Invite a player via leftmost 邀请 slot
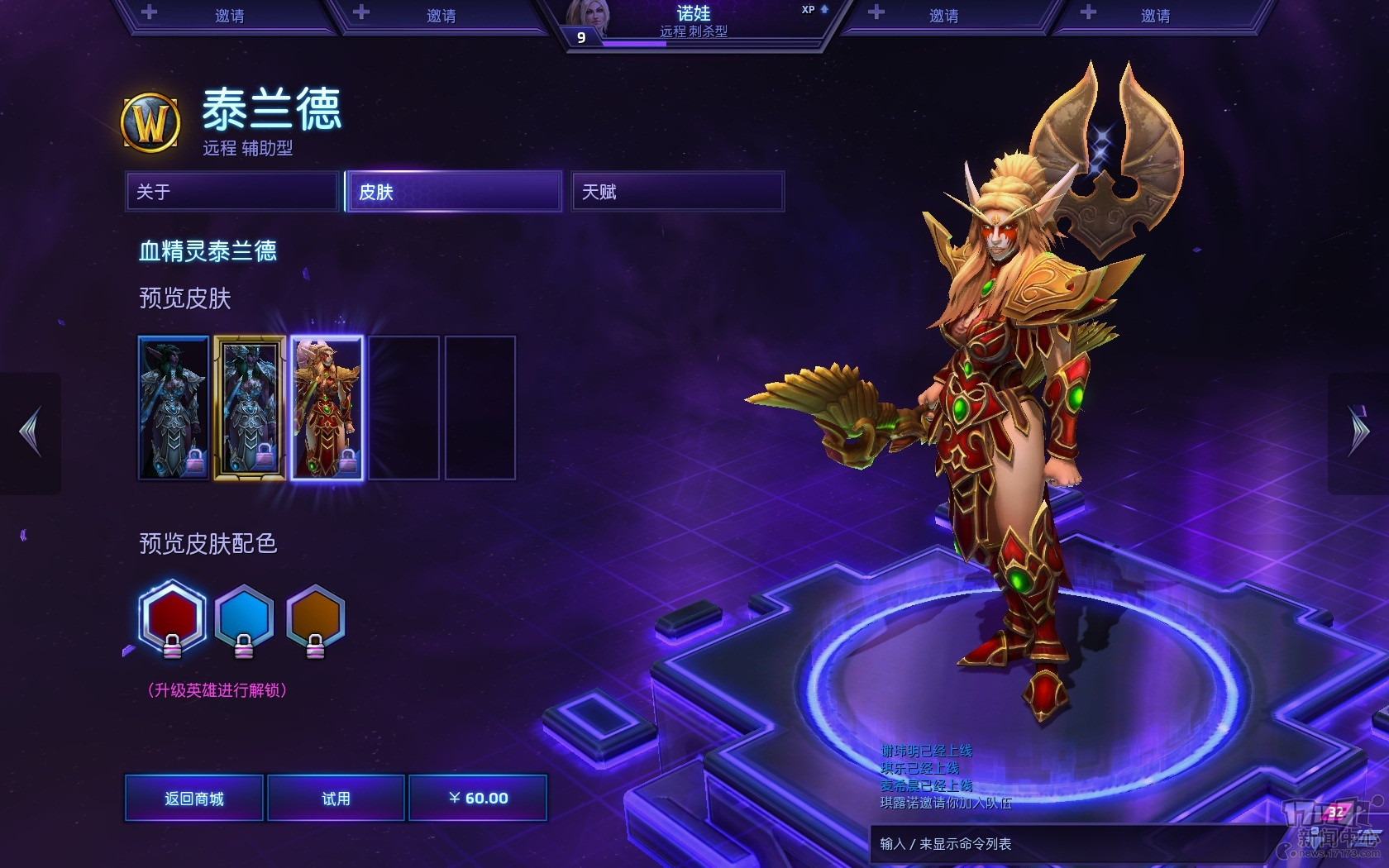Viewport: 1389px width, 868px height. (x=229, y=16)
